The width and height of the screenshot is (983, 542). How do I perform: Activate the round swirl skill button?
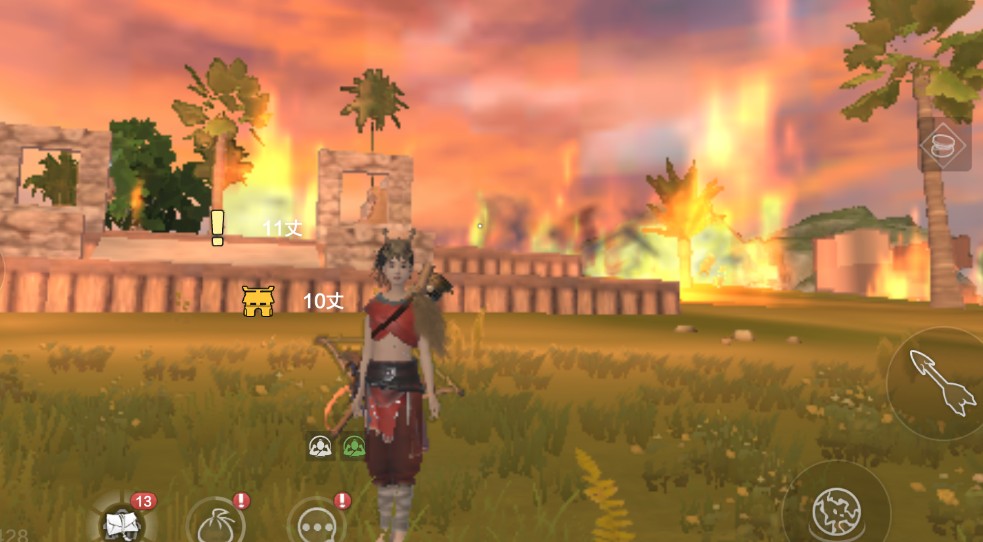click(835, 510)
